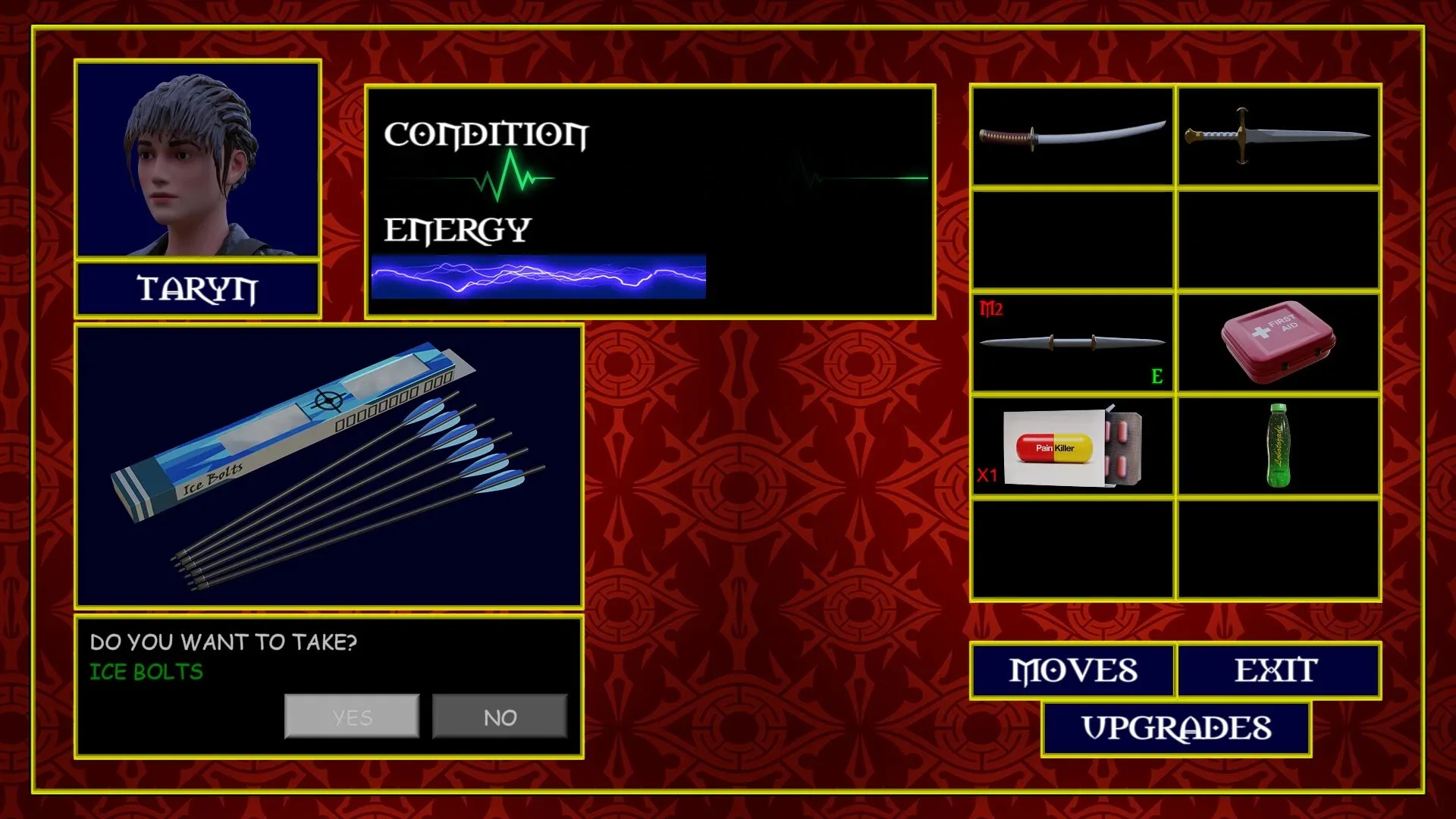Click the empty slot below the katana
1456x819 pixels.
click(1072, 239)
